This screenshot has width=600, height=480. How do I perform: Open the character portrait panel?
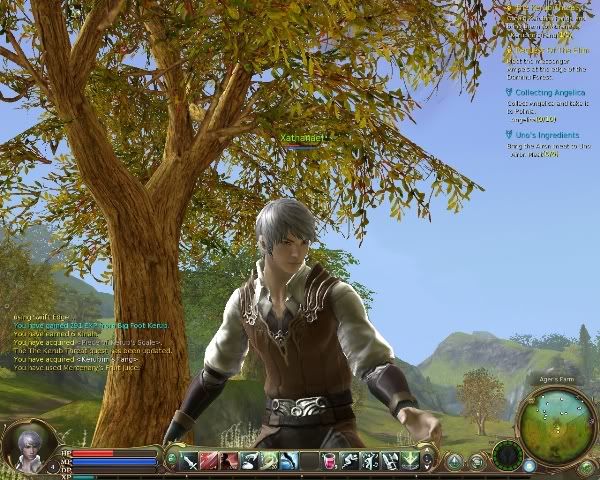27,447
